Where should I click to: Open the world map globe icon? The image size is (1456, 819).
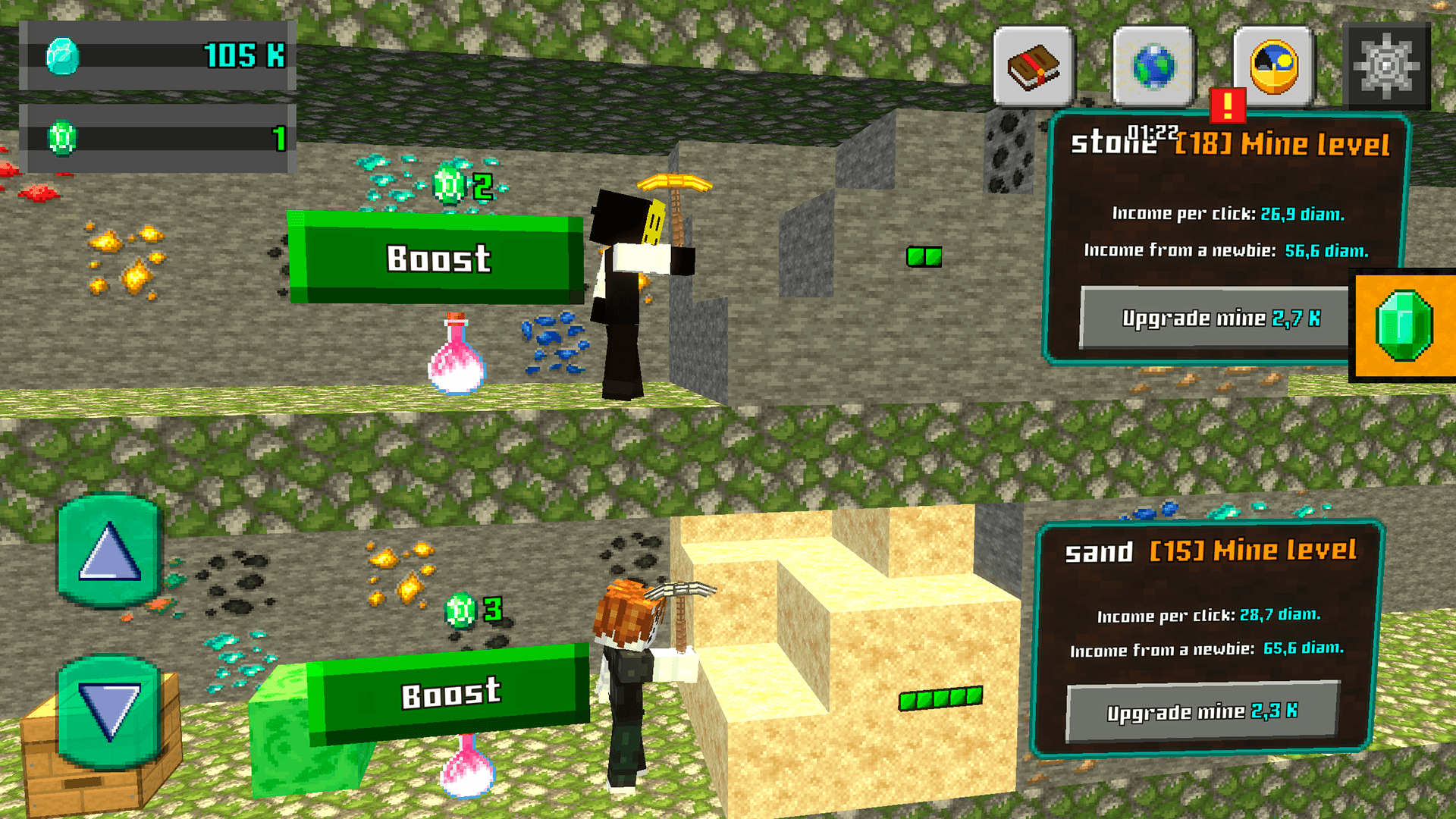(x=1150, y=65)
